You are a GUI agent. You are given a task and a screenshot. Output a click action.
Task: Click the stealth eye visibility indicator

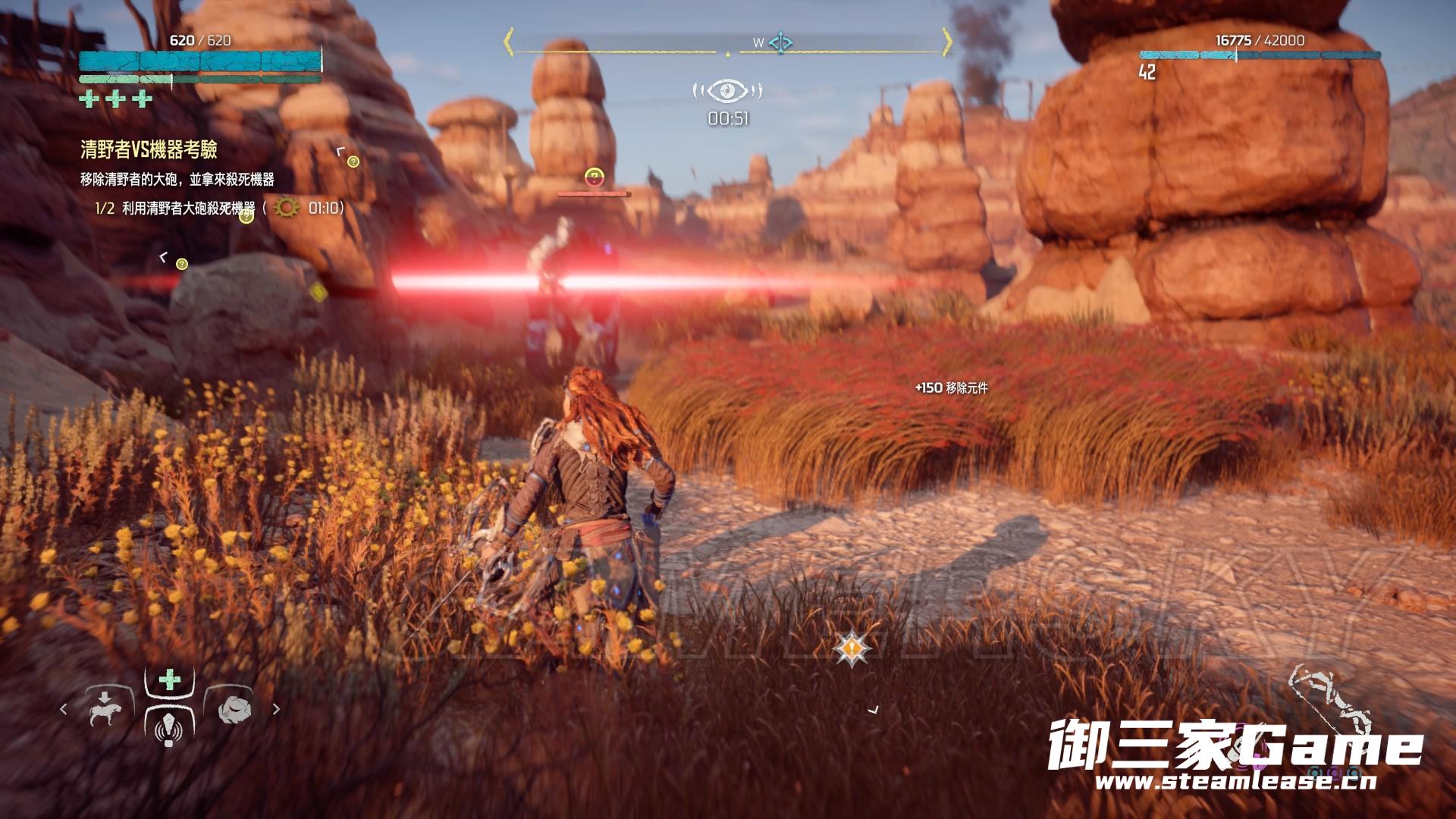tap(727, 92)
